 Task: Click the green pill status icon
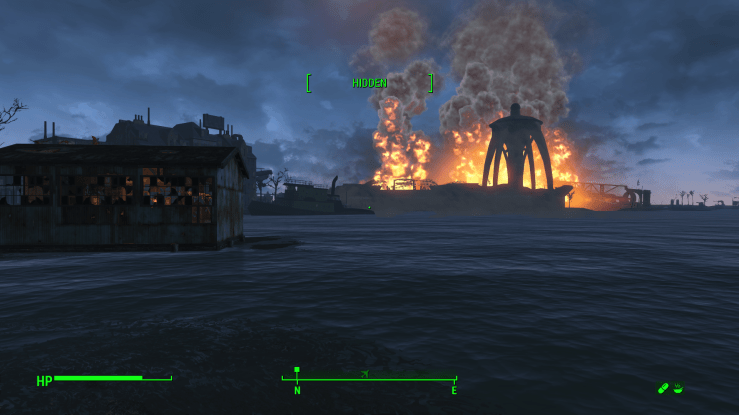click(x=663, y=388)
